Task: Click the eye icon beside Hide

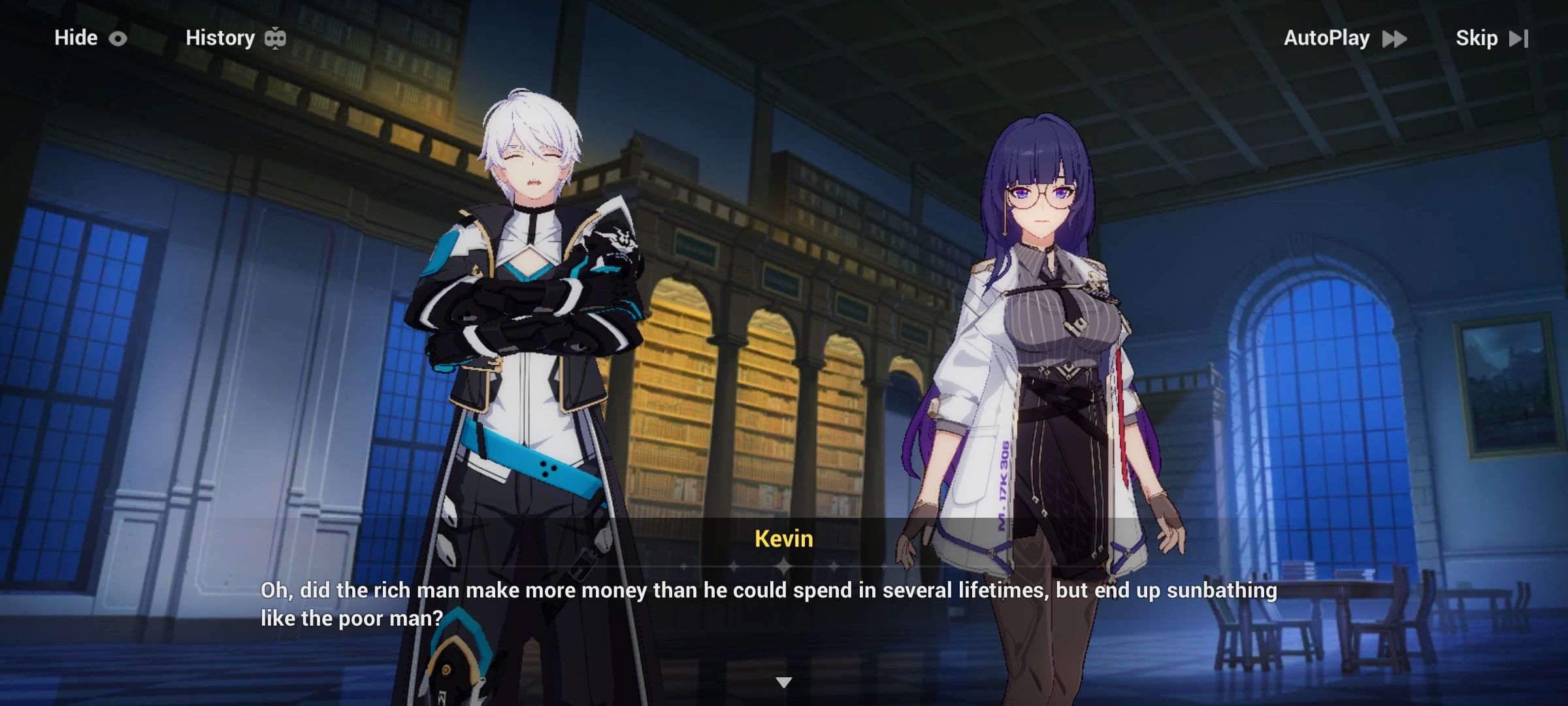Action: 118,38
